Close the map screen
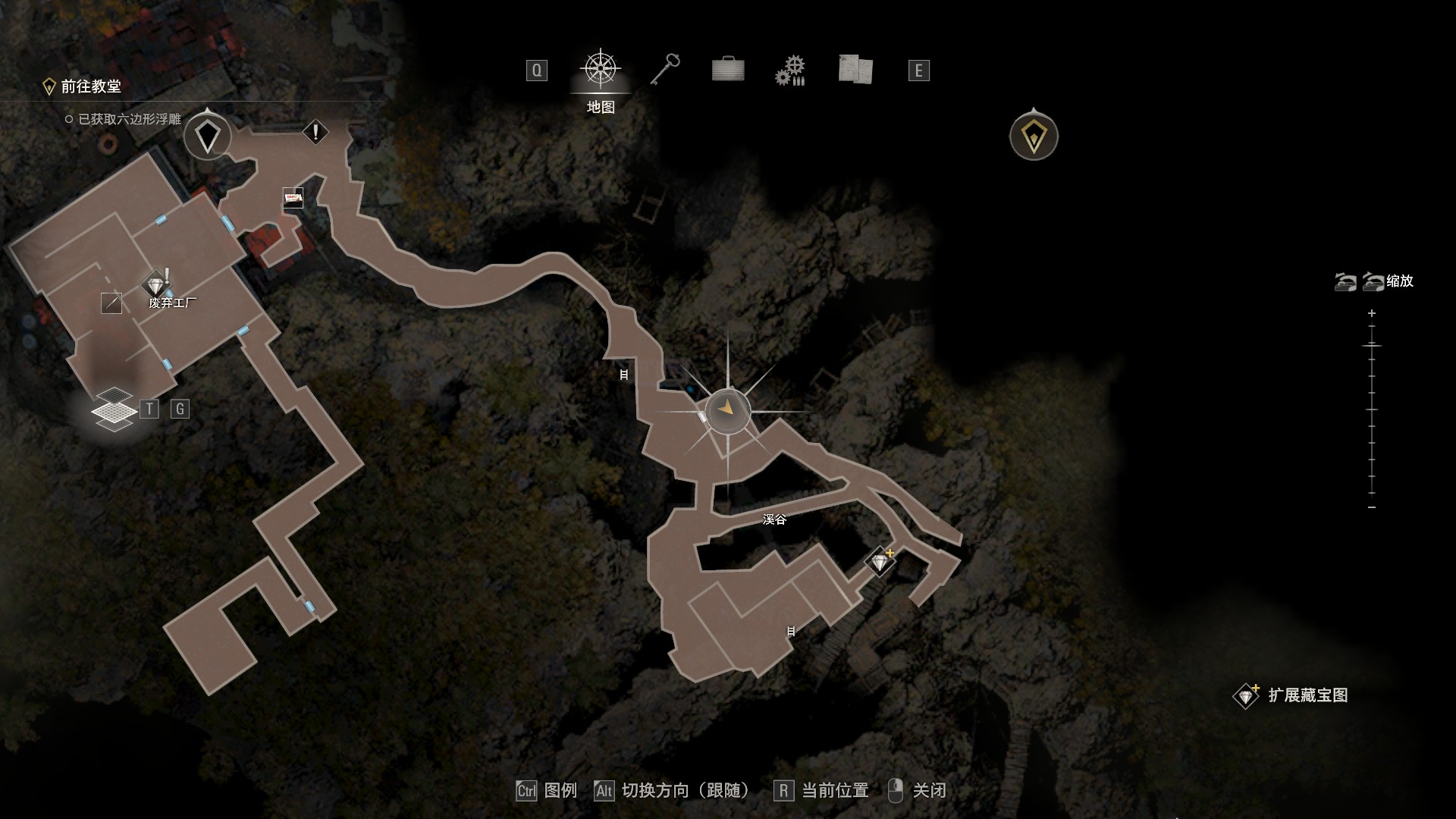This screenshot has height=819, width=1456. click(917, 791)
